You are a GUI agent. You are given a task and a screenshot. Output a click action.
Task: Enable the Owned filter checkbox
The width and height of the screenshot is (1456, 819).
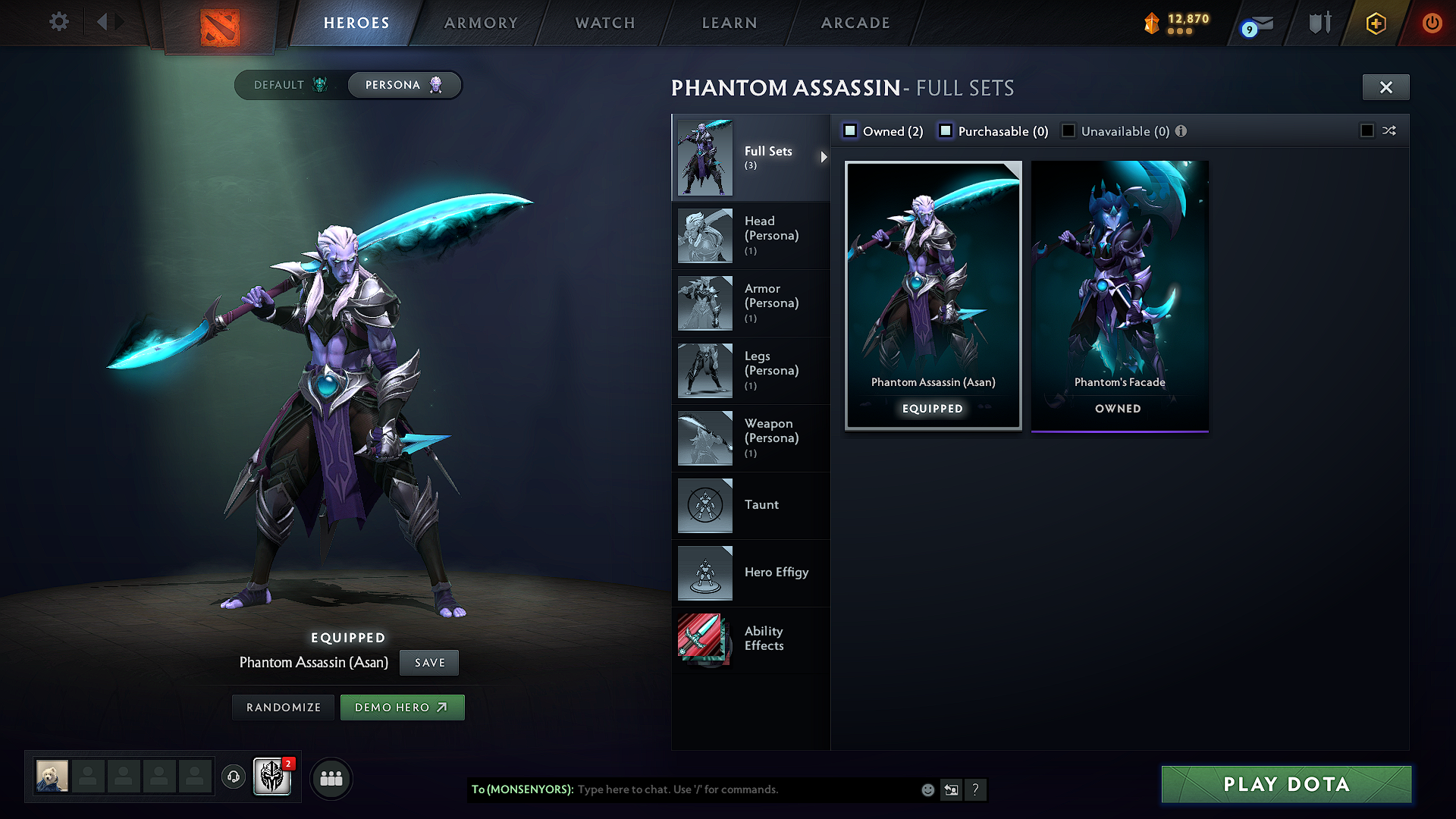pos(850,130)
